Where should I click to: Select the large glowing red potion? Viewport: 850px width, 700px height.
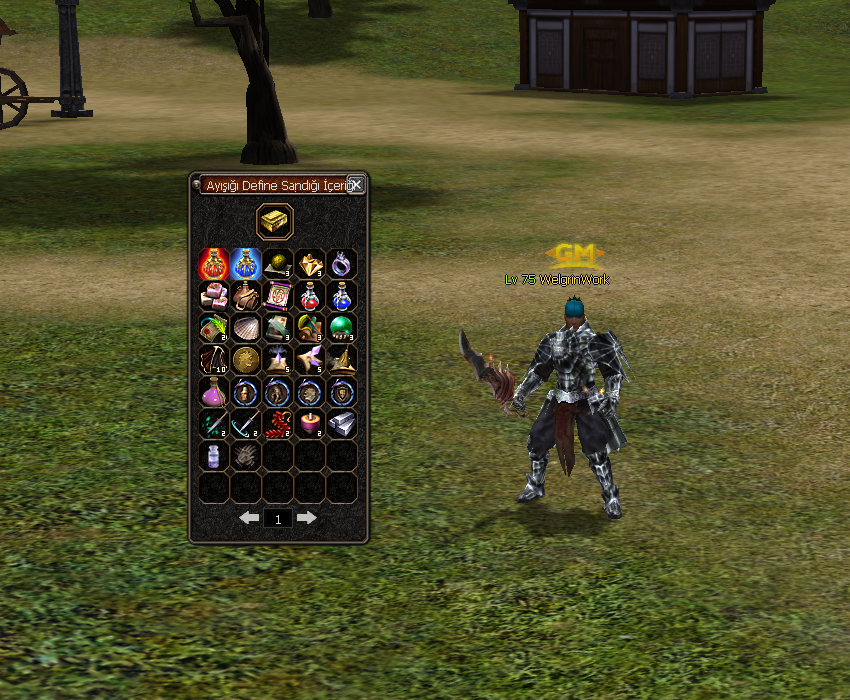[x=214, y=264]
